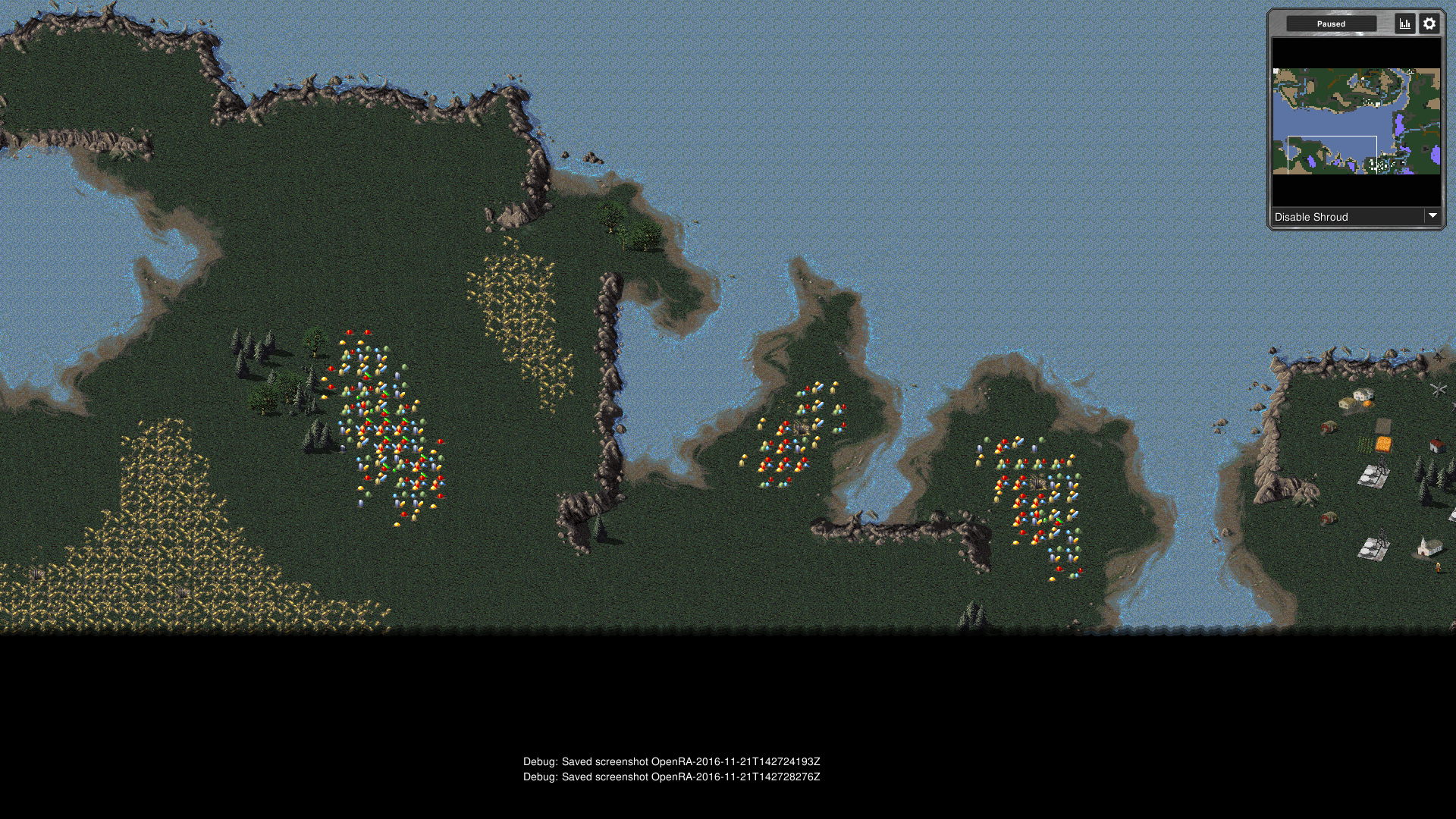Open the settings gear menu
This screenshot has height=819, width=1456.
point(1429,24)
